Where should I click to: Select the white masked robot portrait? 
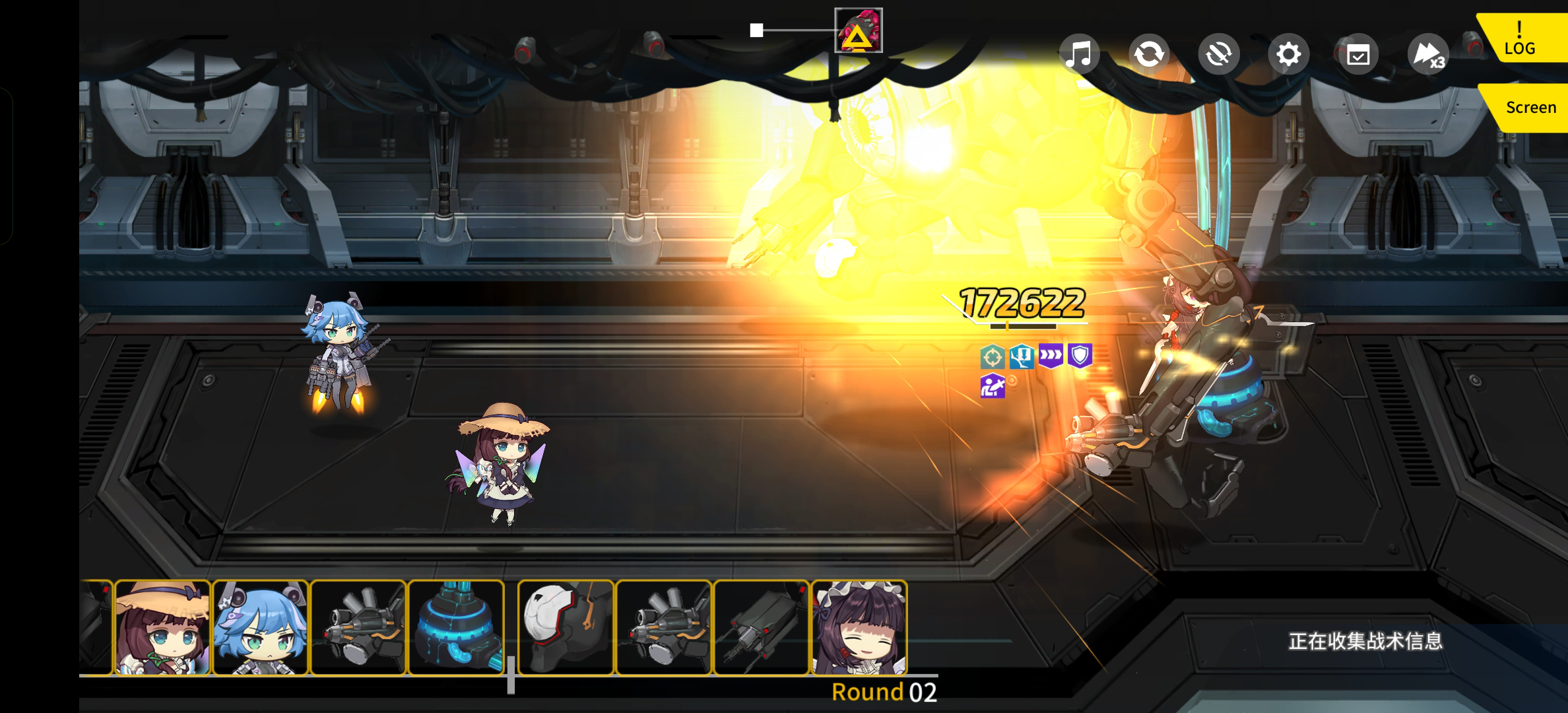point(566,627)
